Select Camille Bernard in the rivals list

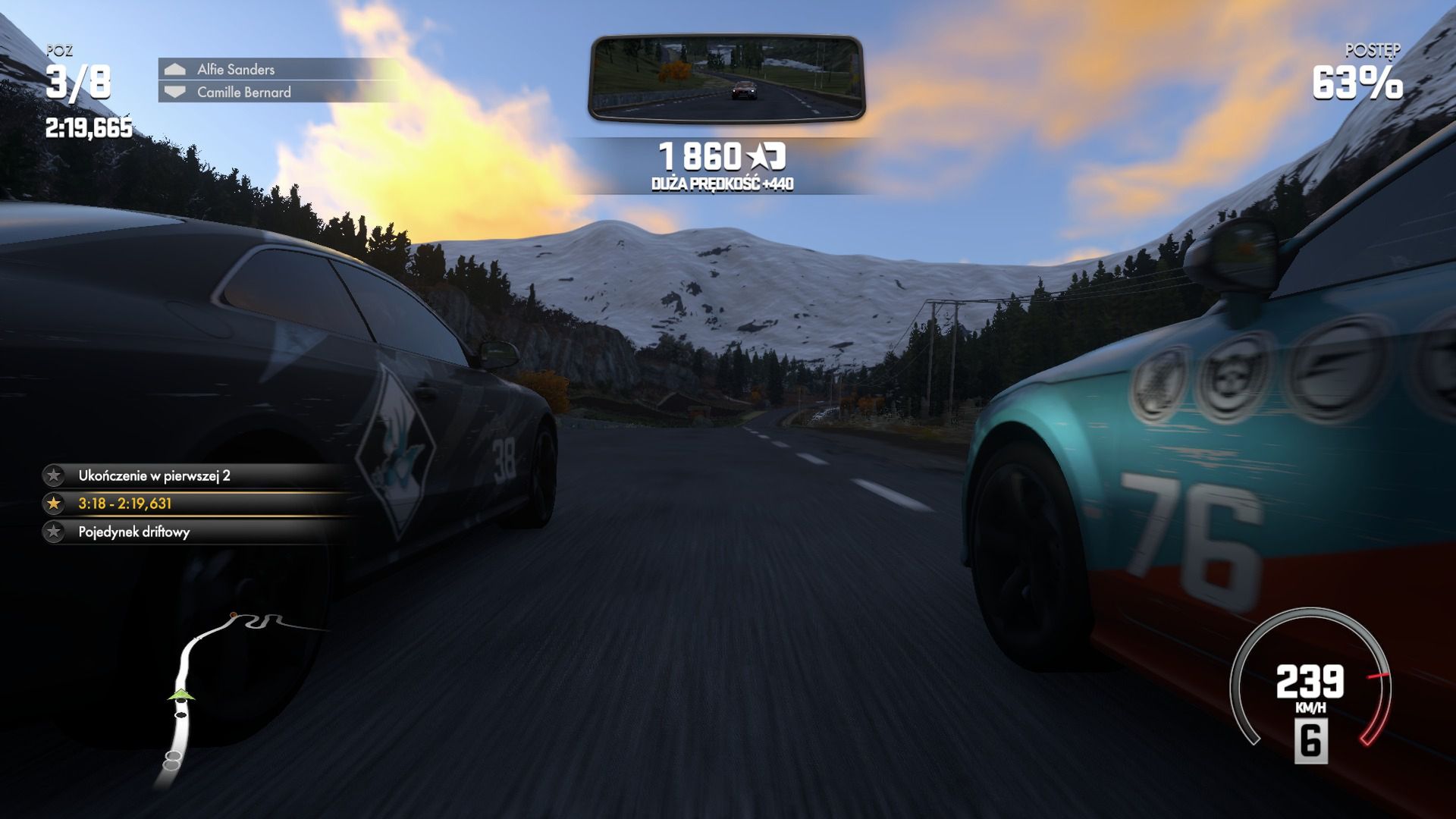pos(243,92)
